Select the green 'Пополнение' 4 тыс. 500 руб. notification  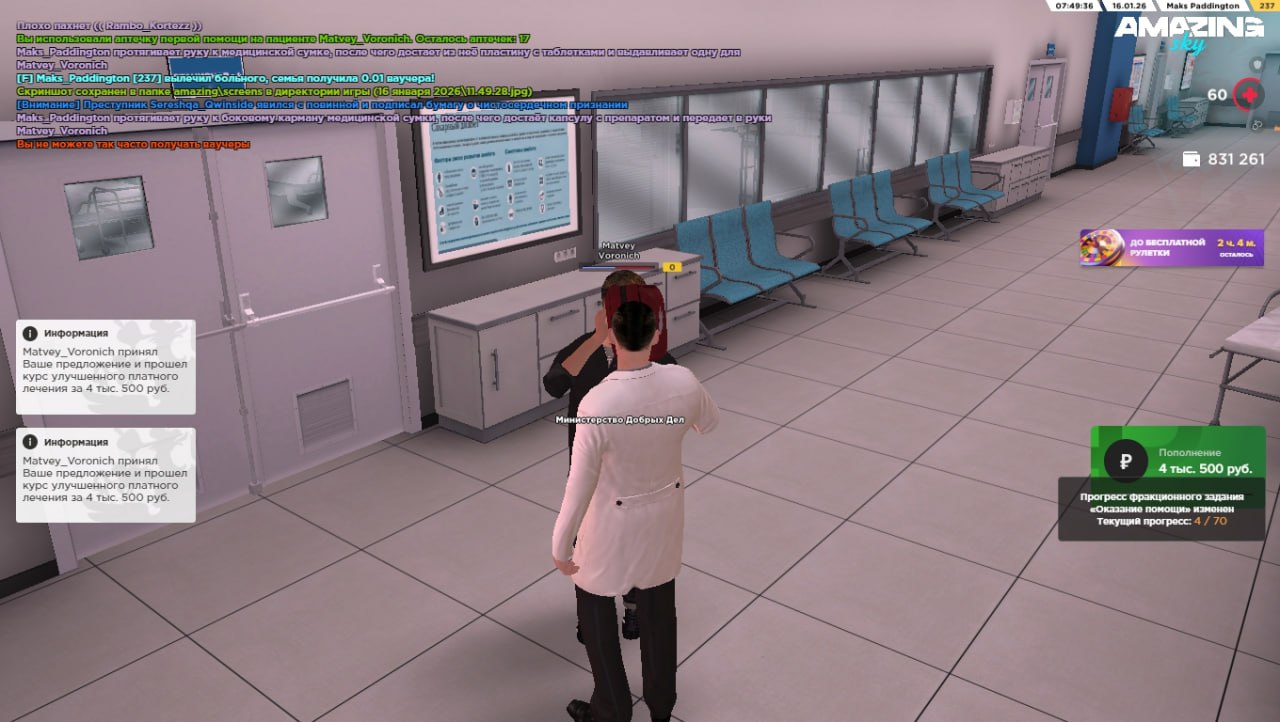coord(1177,460)
